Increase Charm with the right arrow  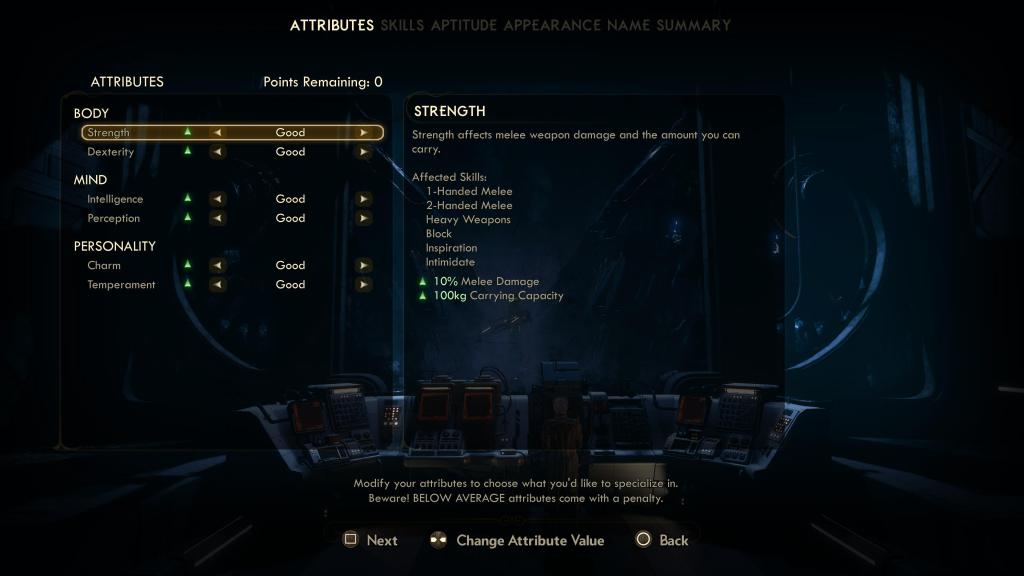pyautogui.click(x=364, y=265)
